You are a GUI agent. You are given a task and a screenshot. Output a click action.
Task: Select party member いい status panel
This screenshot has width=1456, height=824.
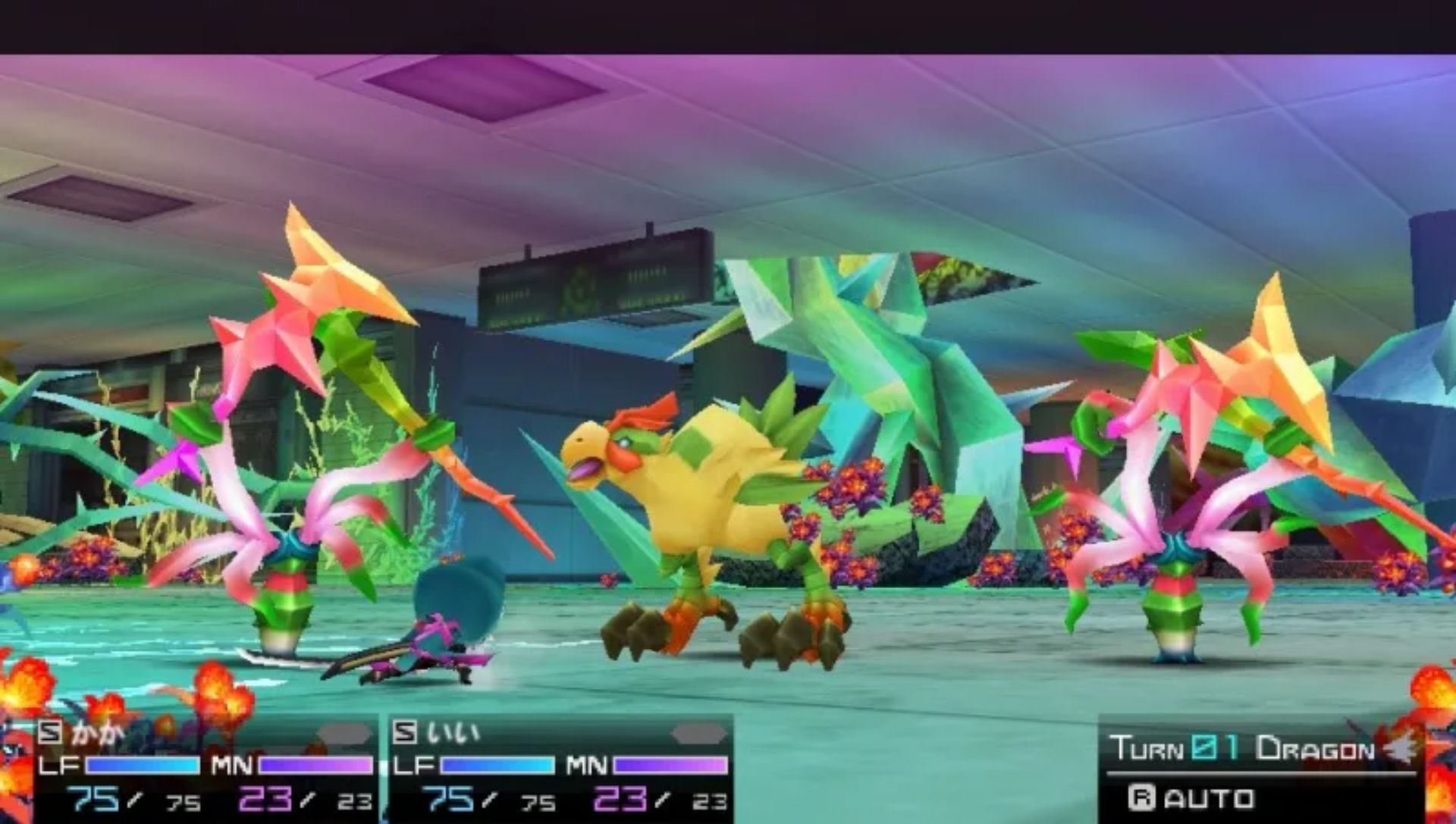point(560,767)
